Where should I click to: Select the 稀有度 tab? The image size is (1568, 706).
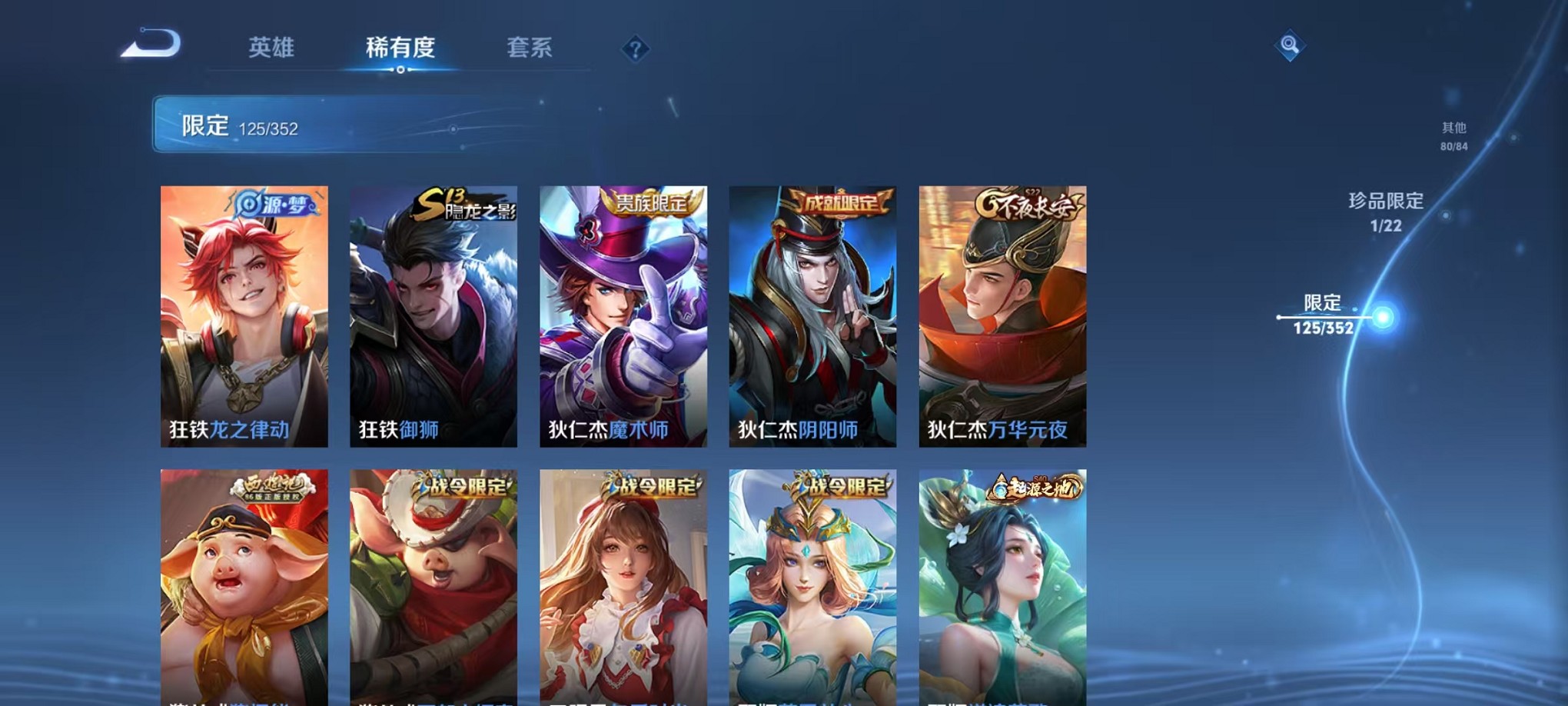(x=400, y=46)
